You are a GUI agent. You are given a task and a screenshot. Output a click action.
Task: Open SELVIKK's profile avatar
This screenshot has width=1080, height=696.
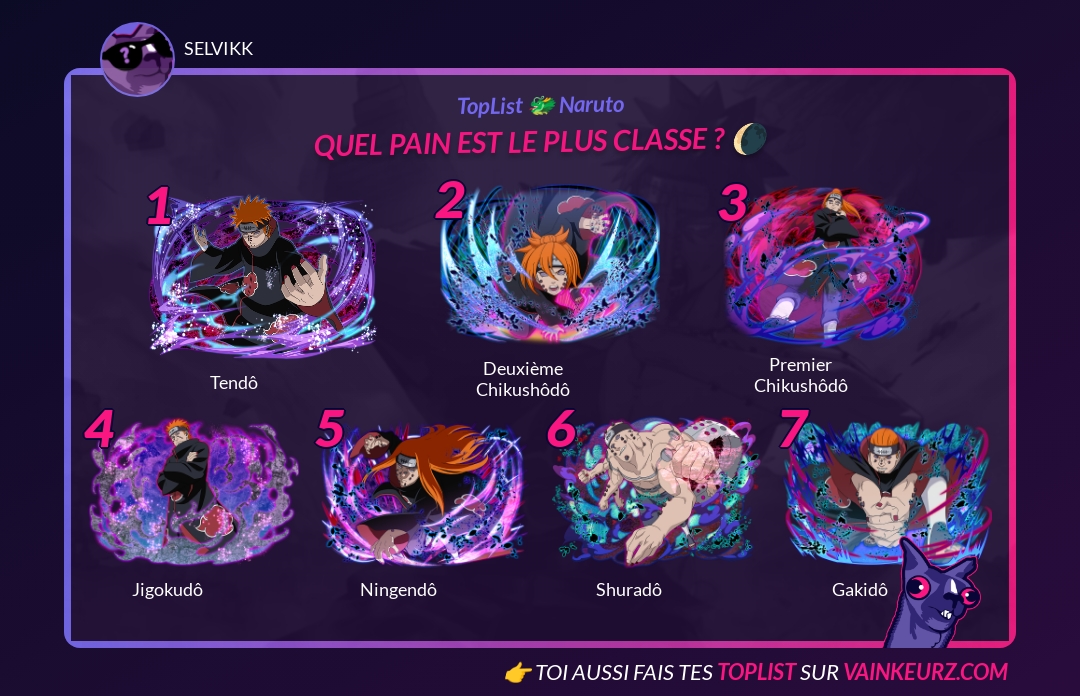point(137,58)
